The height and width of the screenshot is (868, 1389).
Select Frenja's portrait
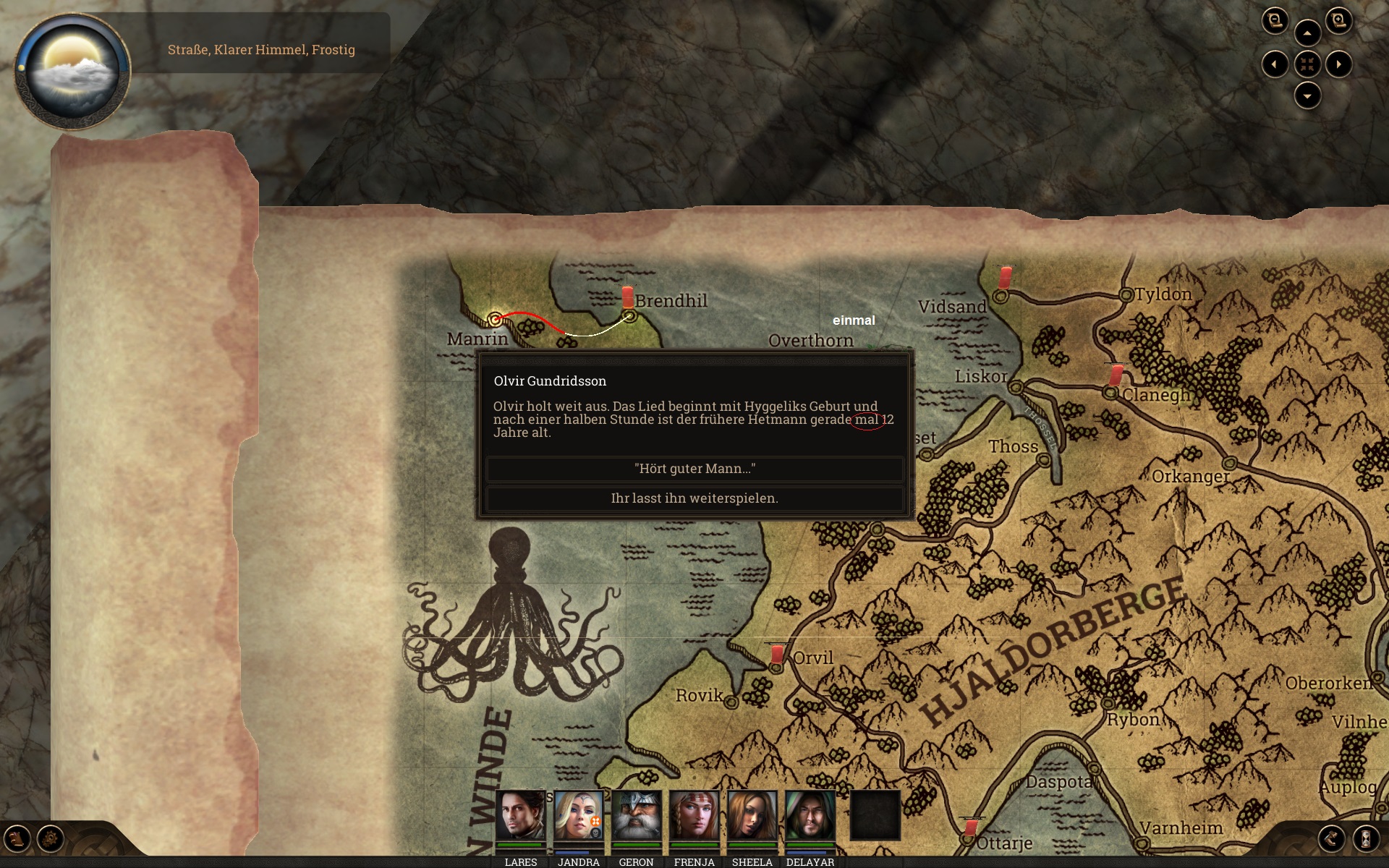(x=694, y=815)
